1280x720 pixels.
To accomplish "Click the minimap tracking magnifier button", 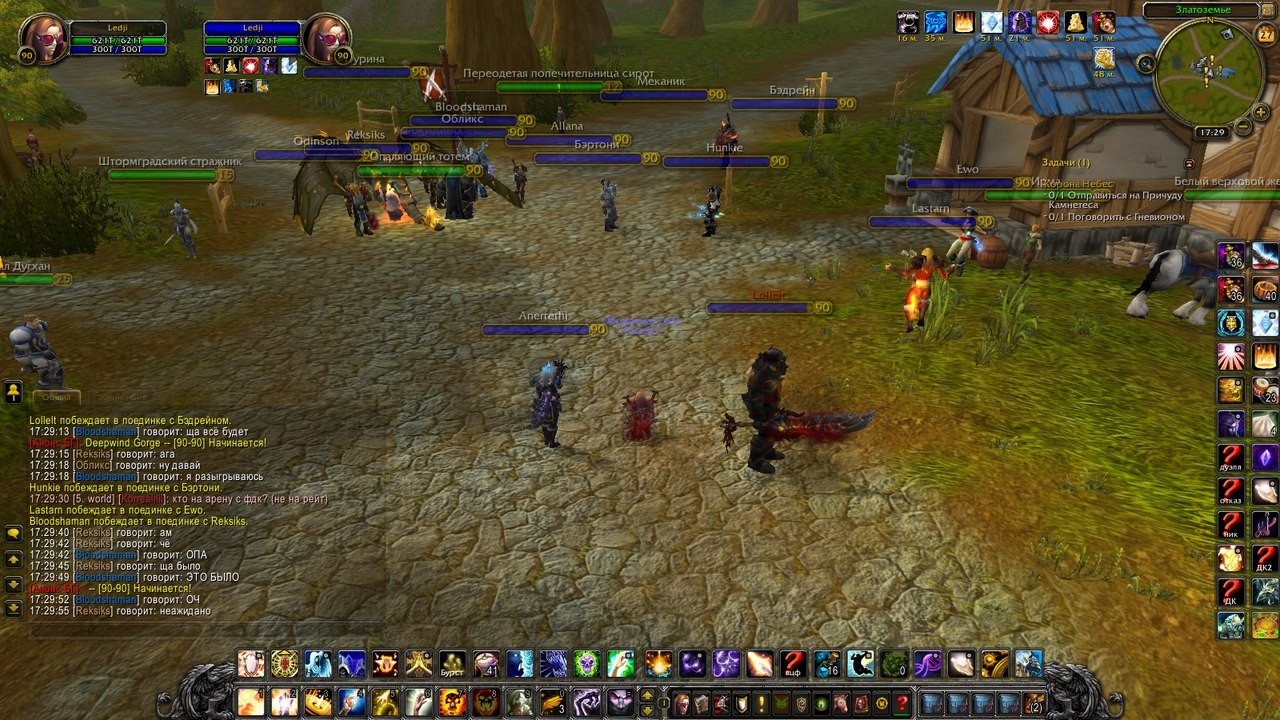I will (x=1147, y=64).
